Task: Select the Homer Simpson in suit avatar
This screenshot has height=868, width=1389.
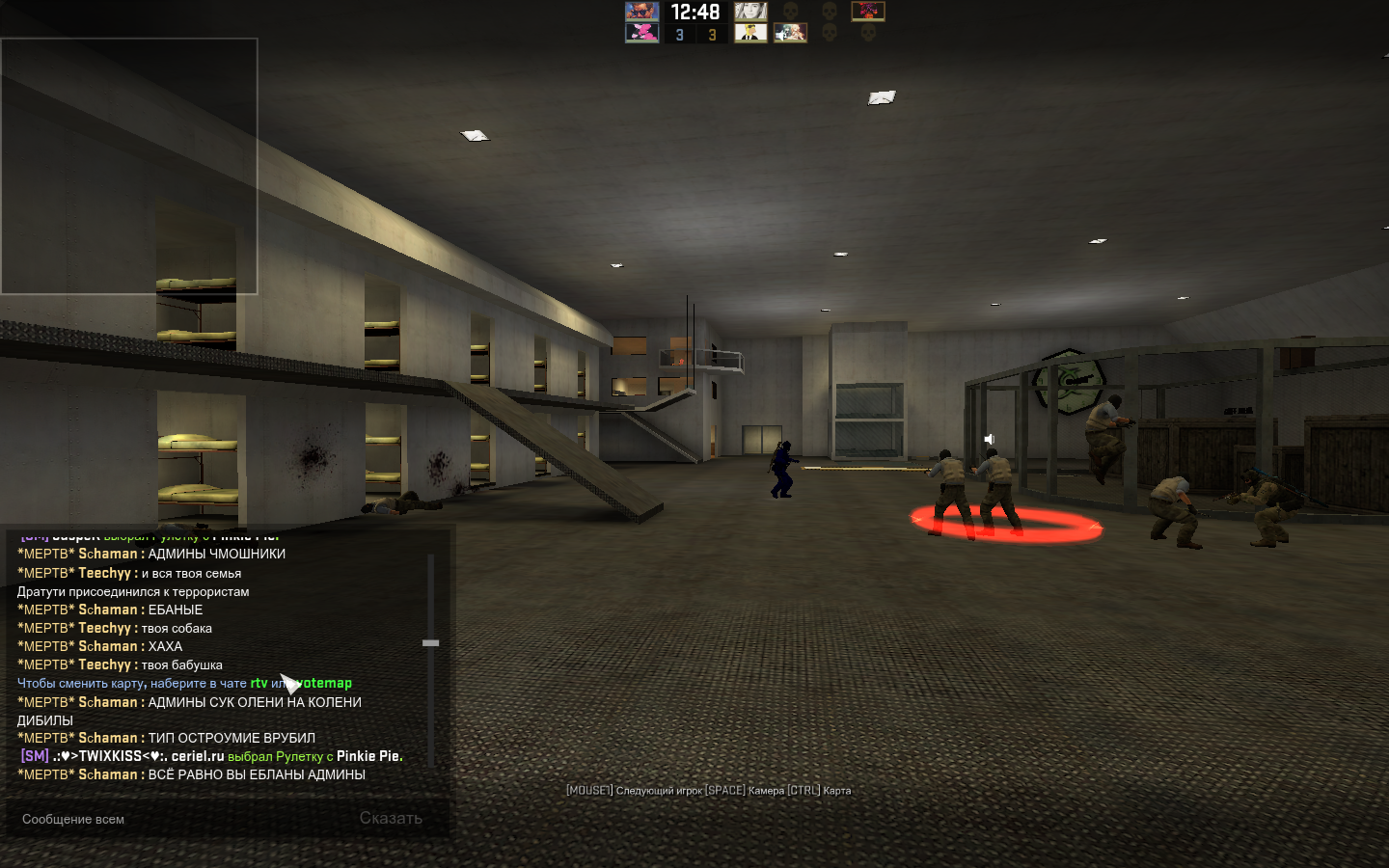Action: [x=750, y=33]
